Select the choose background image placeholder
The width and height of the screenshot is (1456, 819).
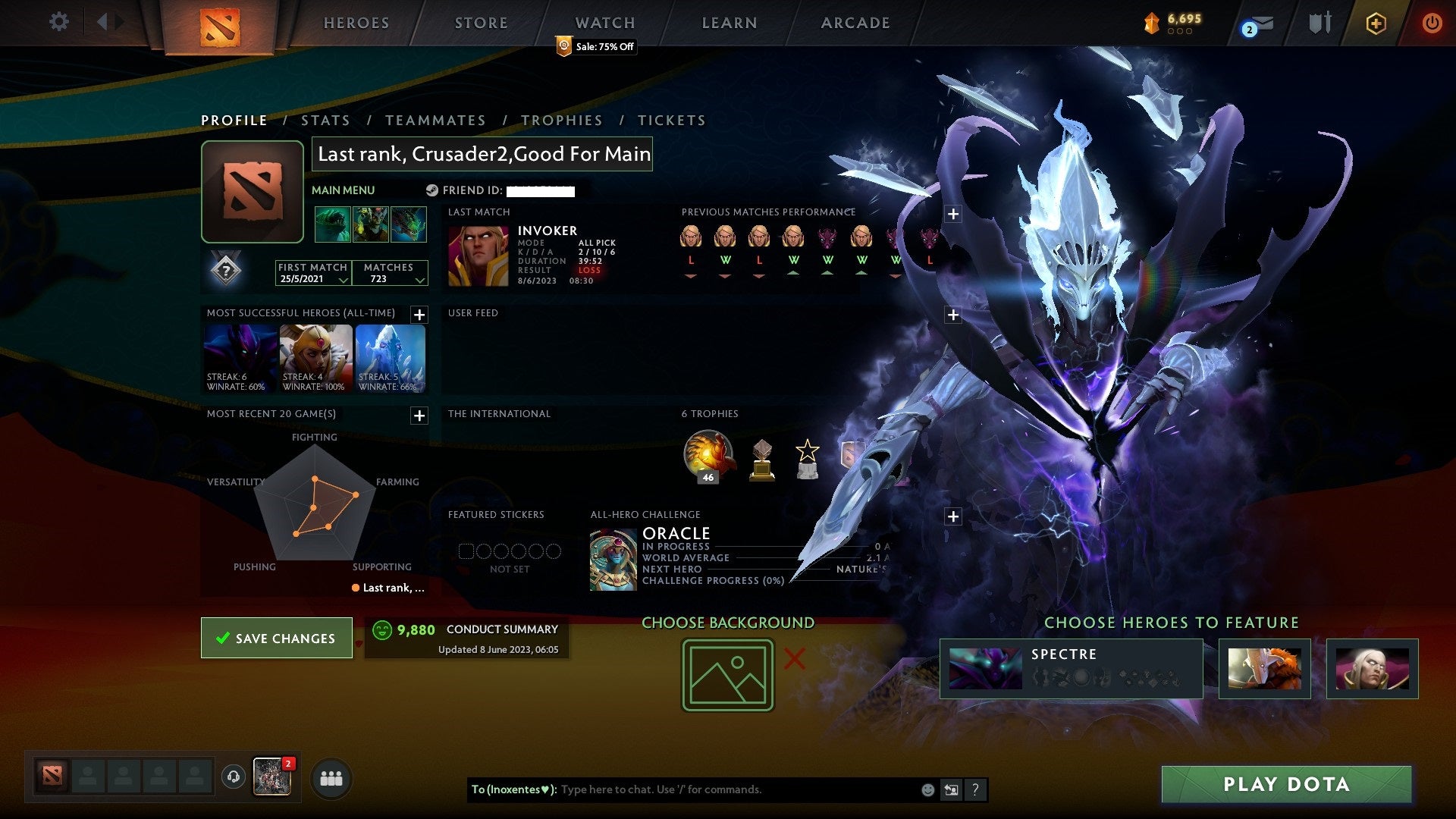pyautogui.click(x=726, y=673)
